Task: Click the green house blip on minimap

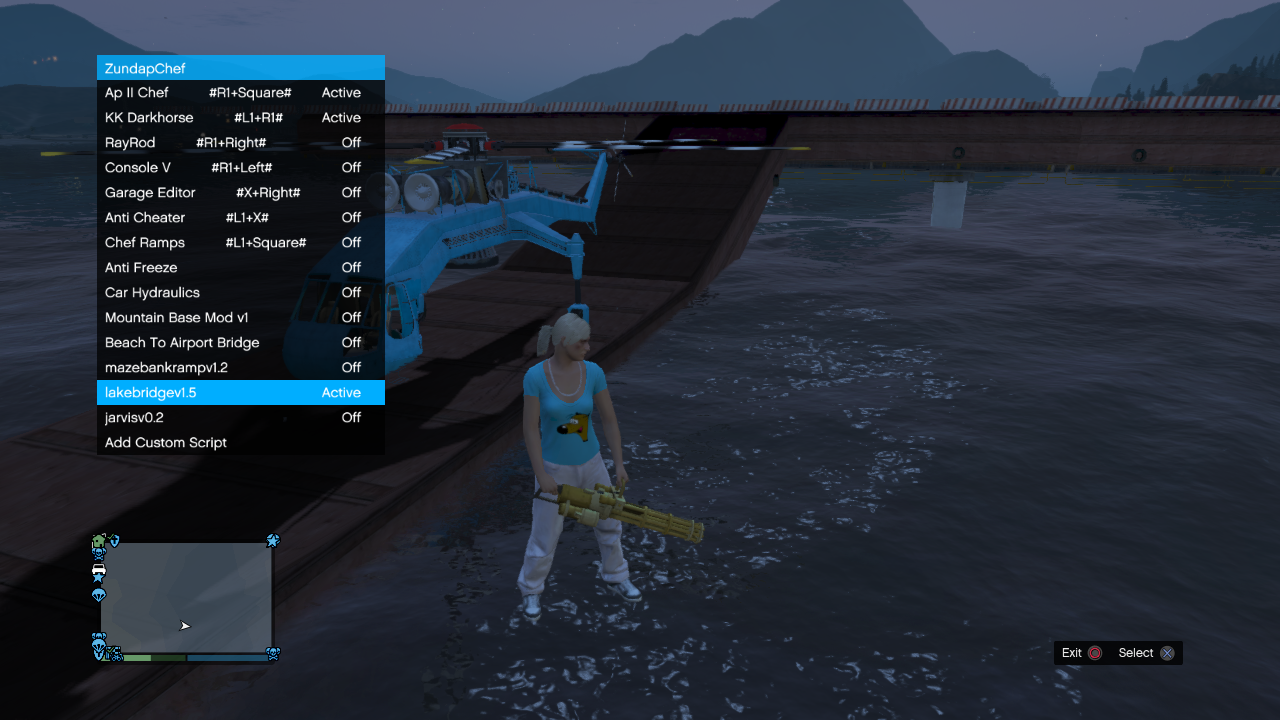Action: [98, 540]
